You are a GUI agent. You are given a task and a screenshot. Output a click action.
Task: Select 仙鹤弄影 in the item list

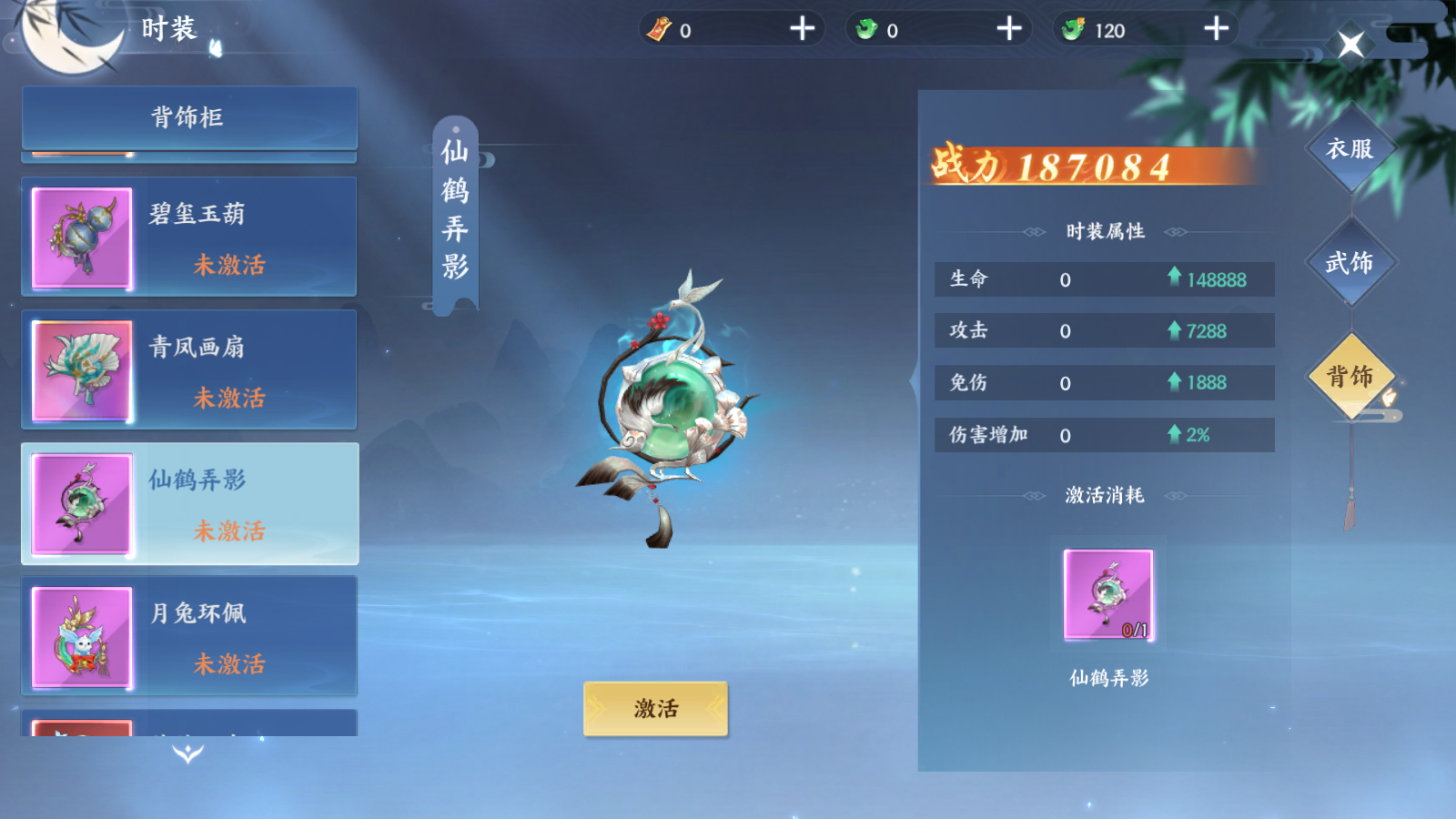click(x=188, y=503)
